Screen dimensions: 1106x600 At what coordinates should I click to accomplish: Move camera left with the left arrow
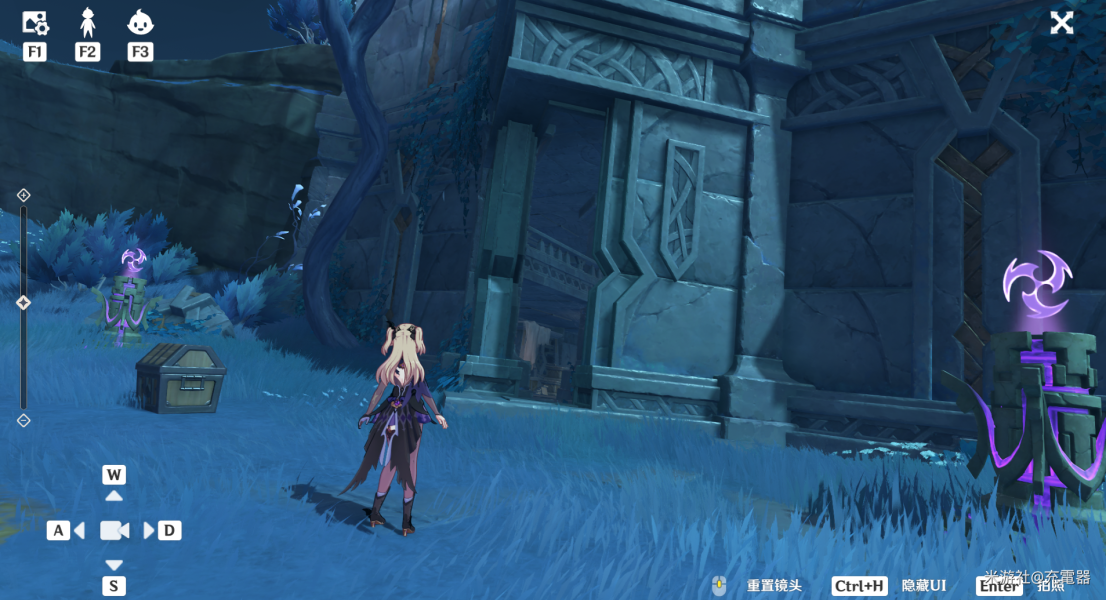78,530
